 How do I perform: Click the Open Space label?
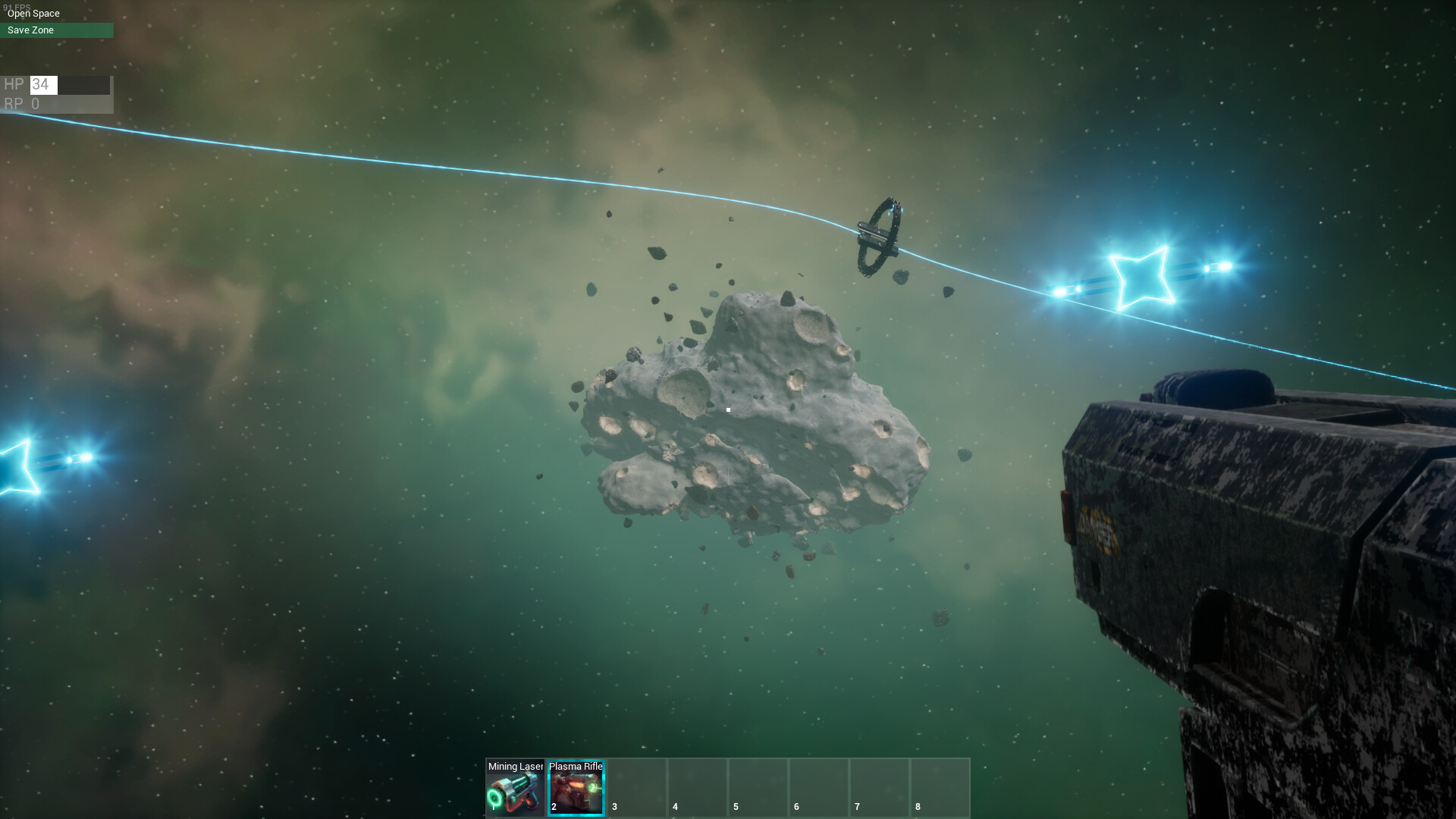pyautogui.click(x=34, y=13)
